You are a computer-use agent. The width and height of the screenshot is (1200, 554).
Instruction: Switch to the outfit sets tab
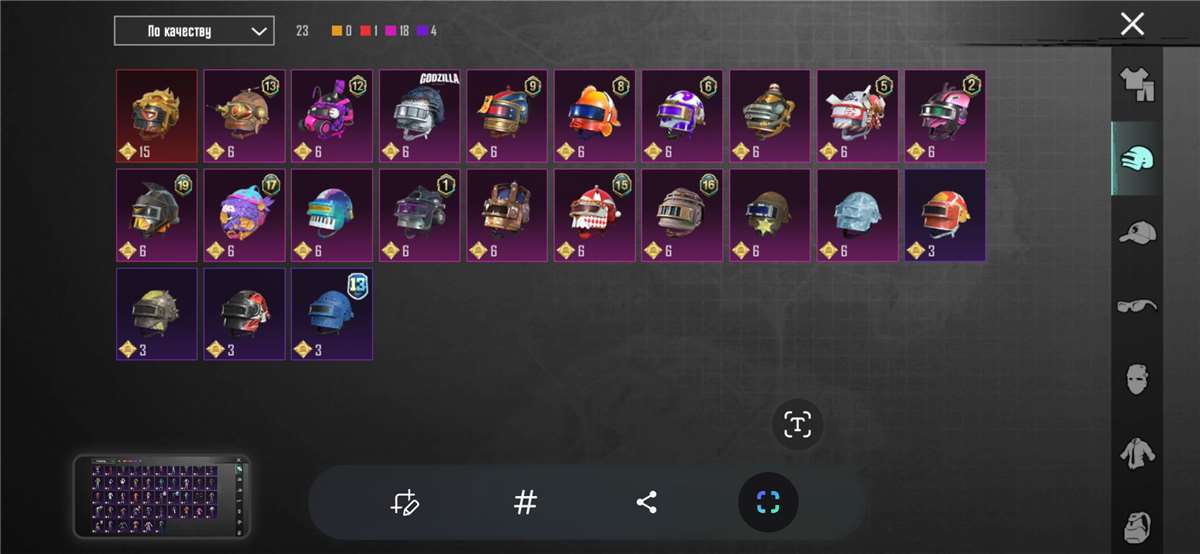tap(1137, 84)
